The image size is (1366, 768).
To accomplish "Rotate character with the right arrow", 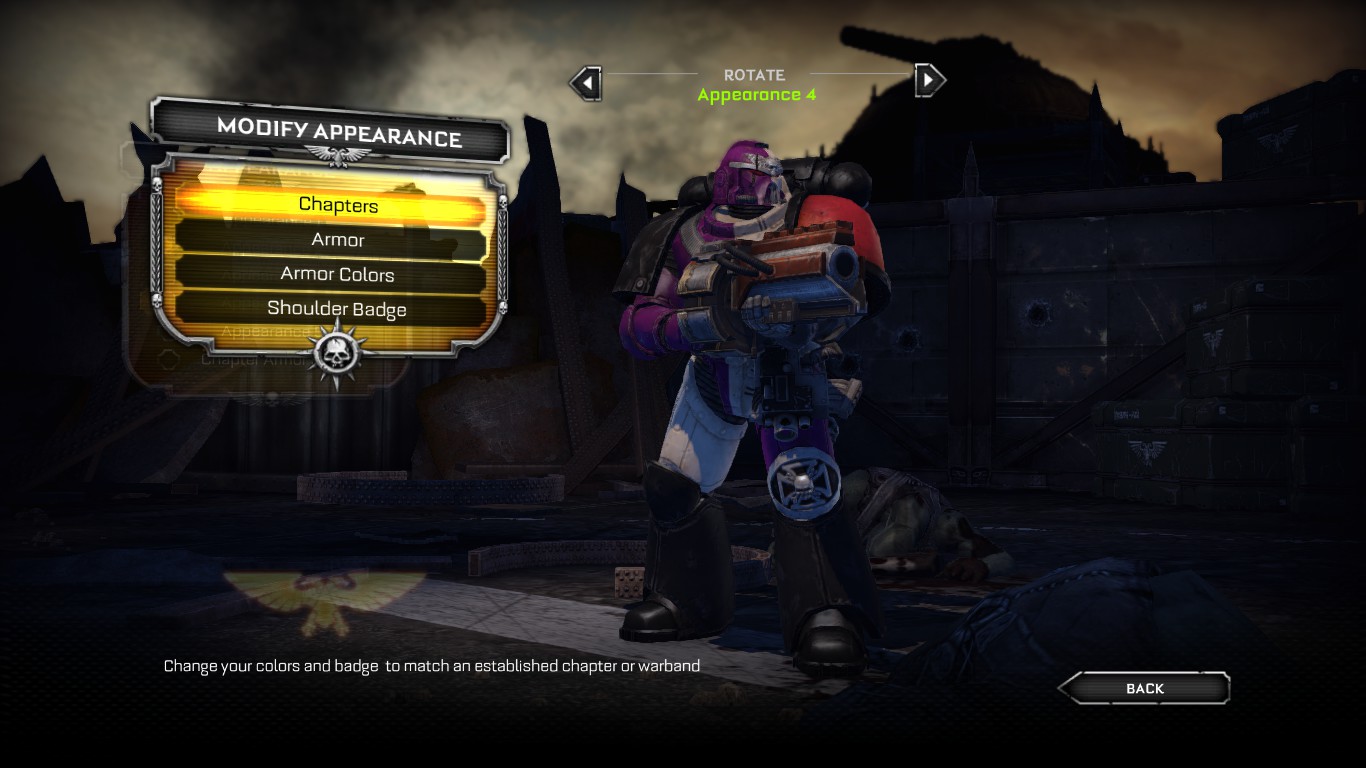I will (x=929, y=79).
